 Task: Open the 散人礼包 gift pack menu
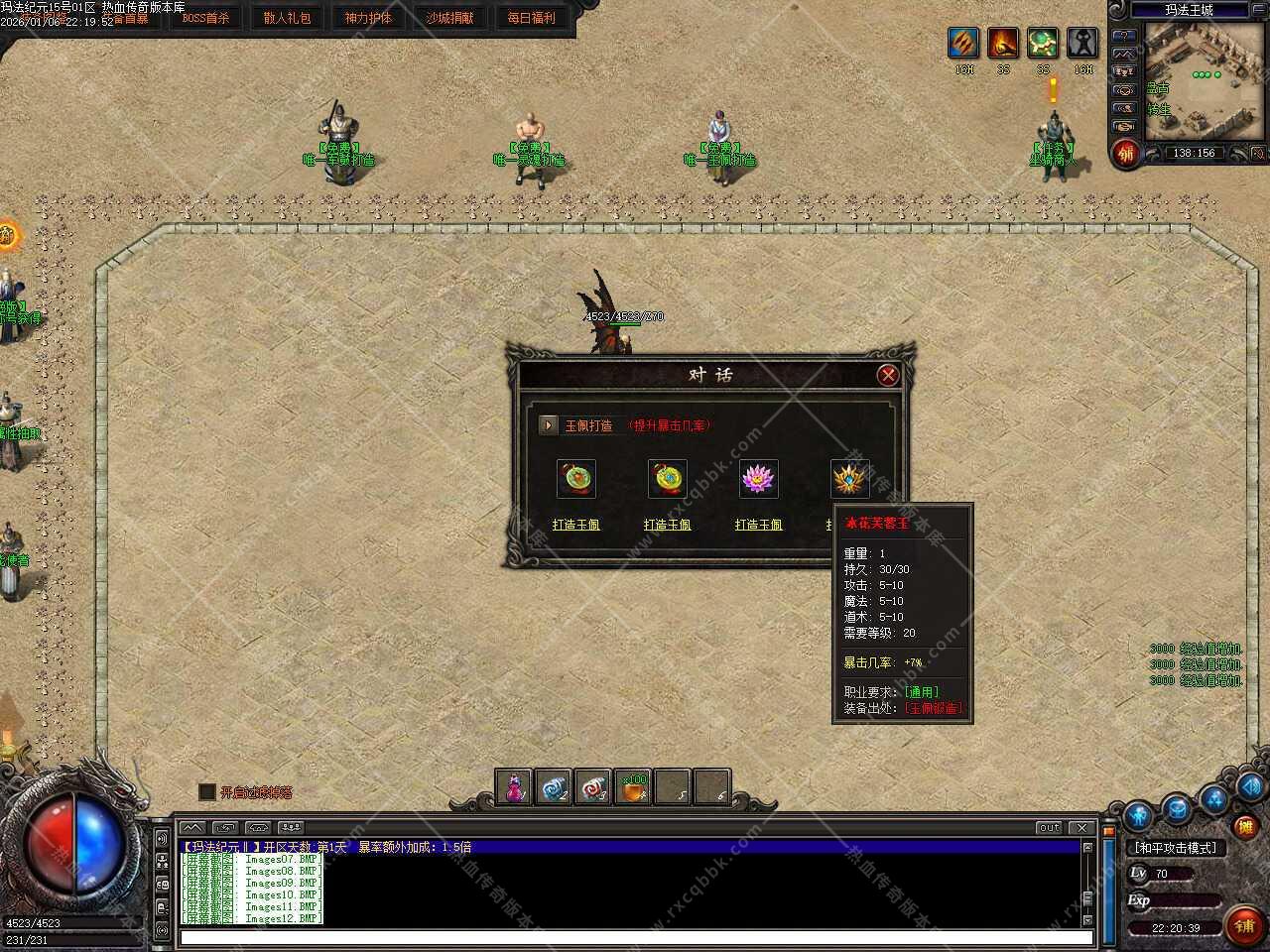click(x=287, y=18)
